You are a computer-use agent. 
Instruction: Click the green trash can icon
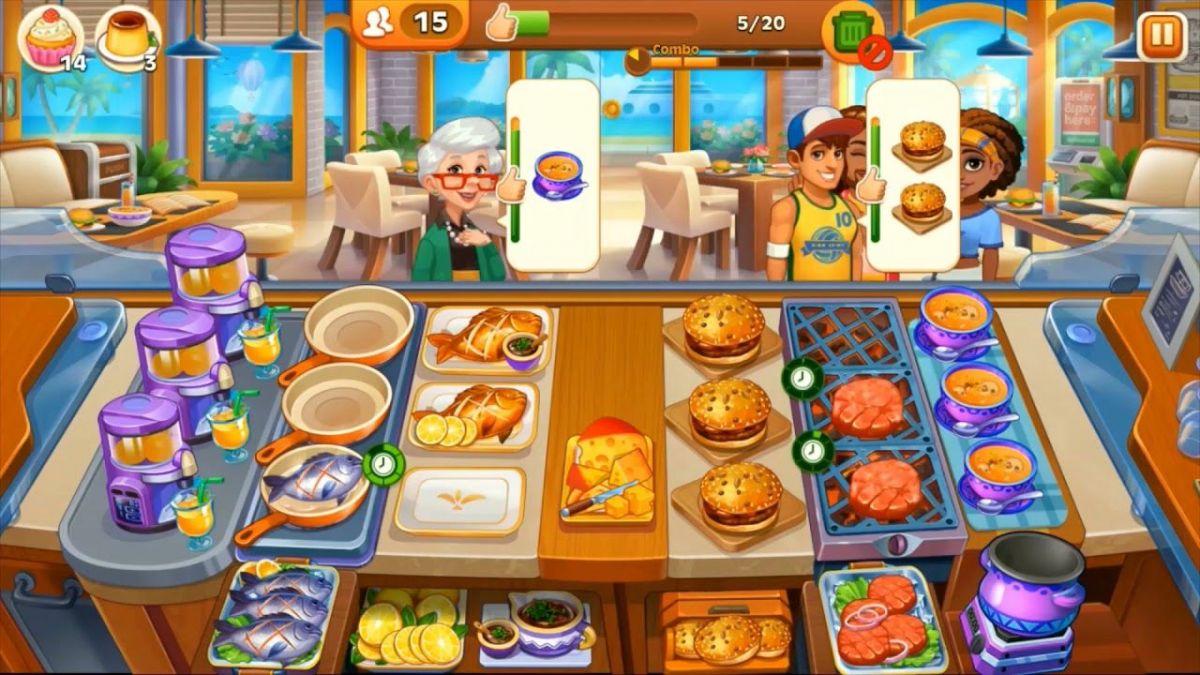coord(851,32)
